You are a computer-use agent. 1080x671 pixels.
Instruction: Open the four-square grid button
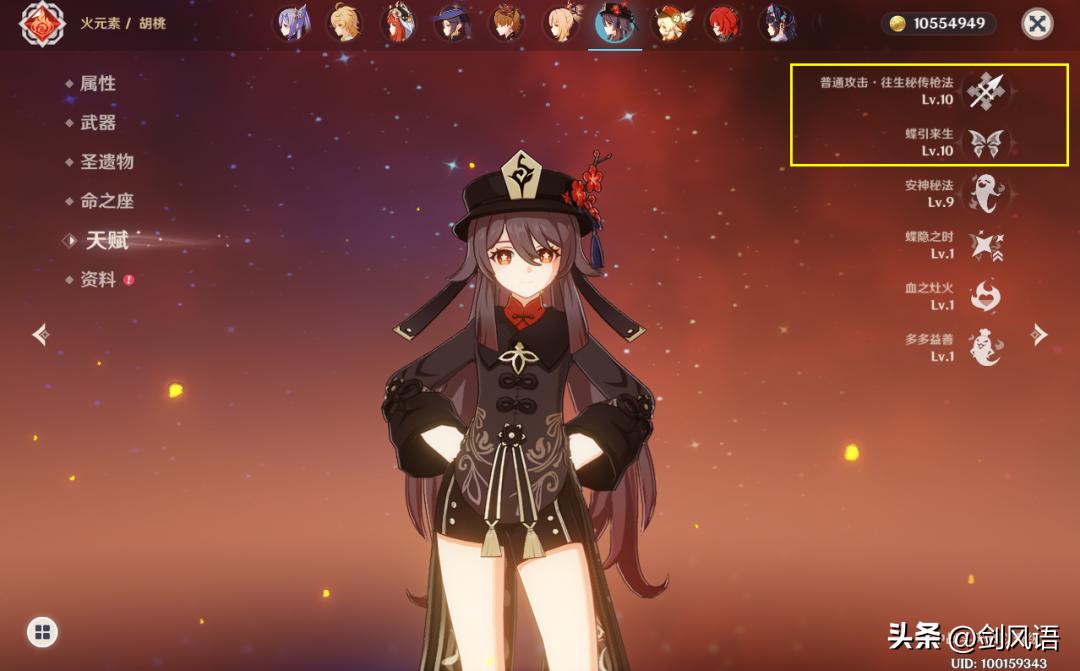[42, 631]
